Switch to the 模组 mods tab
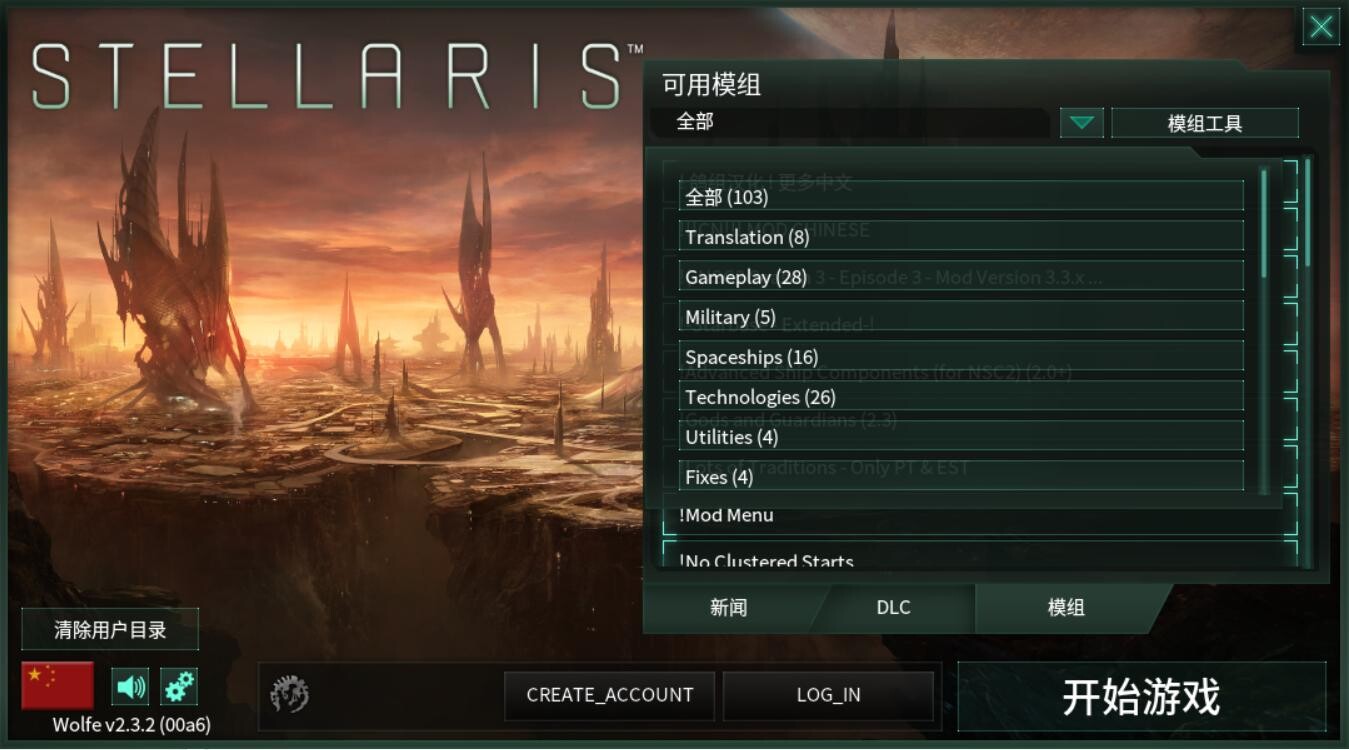The image size is (1349, 750). click(1063, 607)
